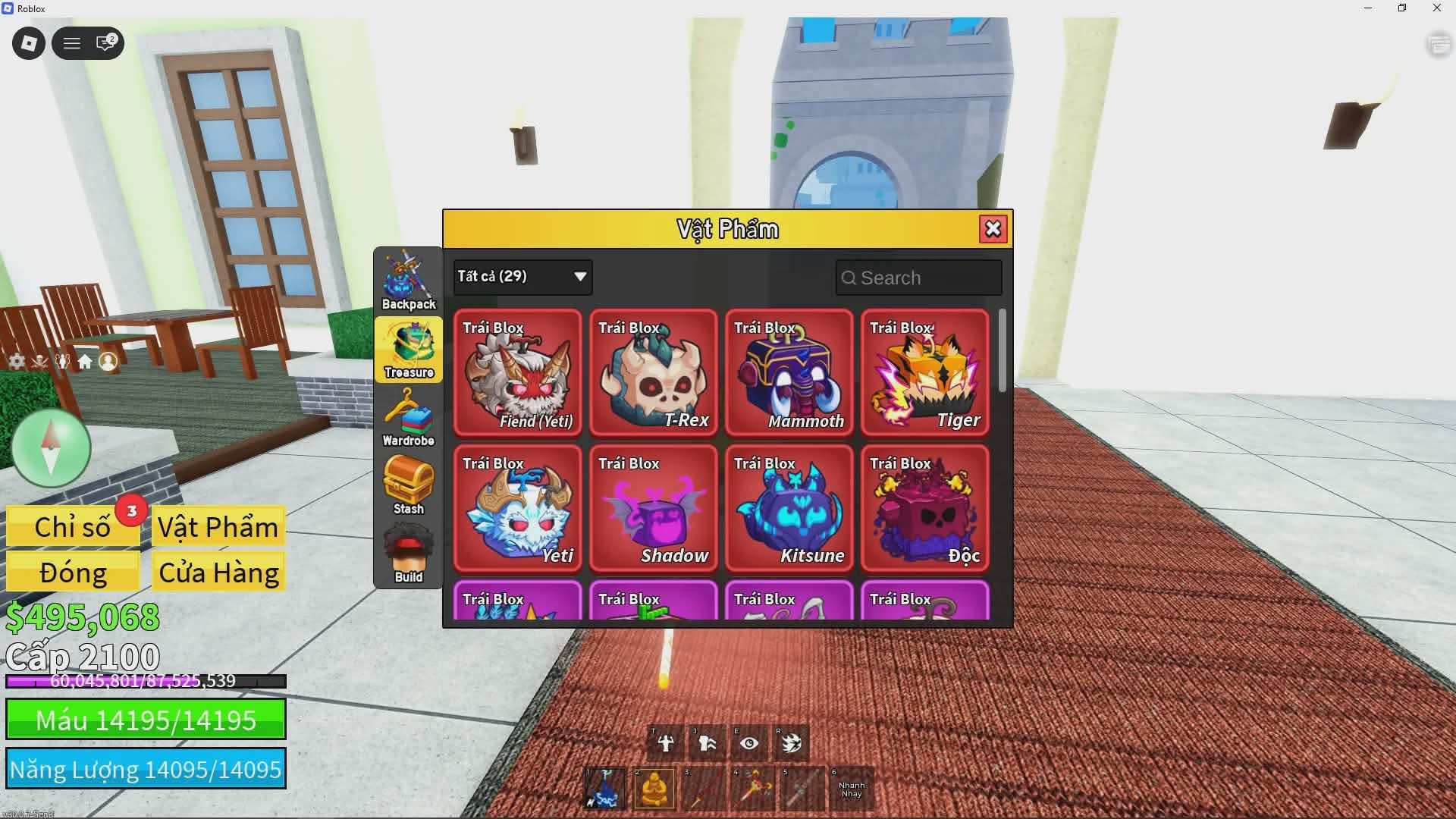Go to the Stash tab
This screenshot has width=1456, height=819.
point(409,486)
